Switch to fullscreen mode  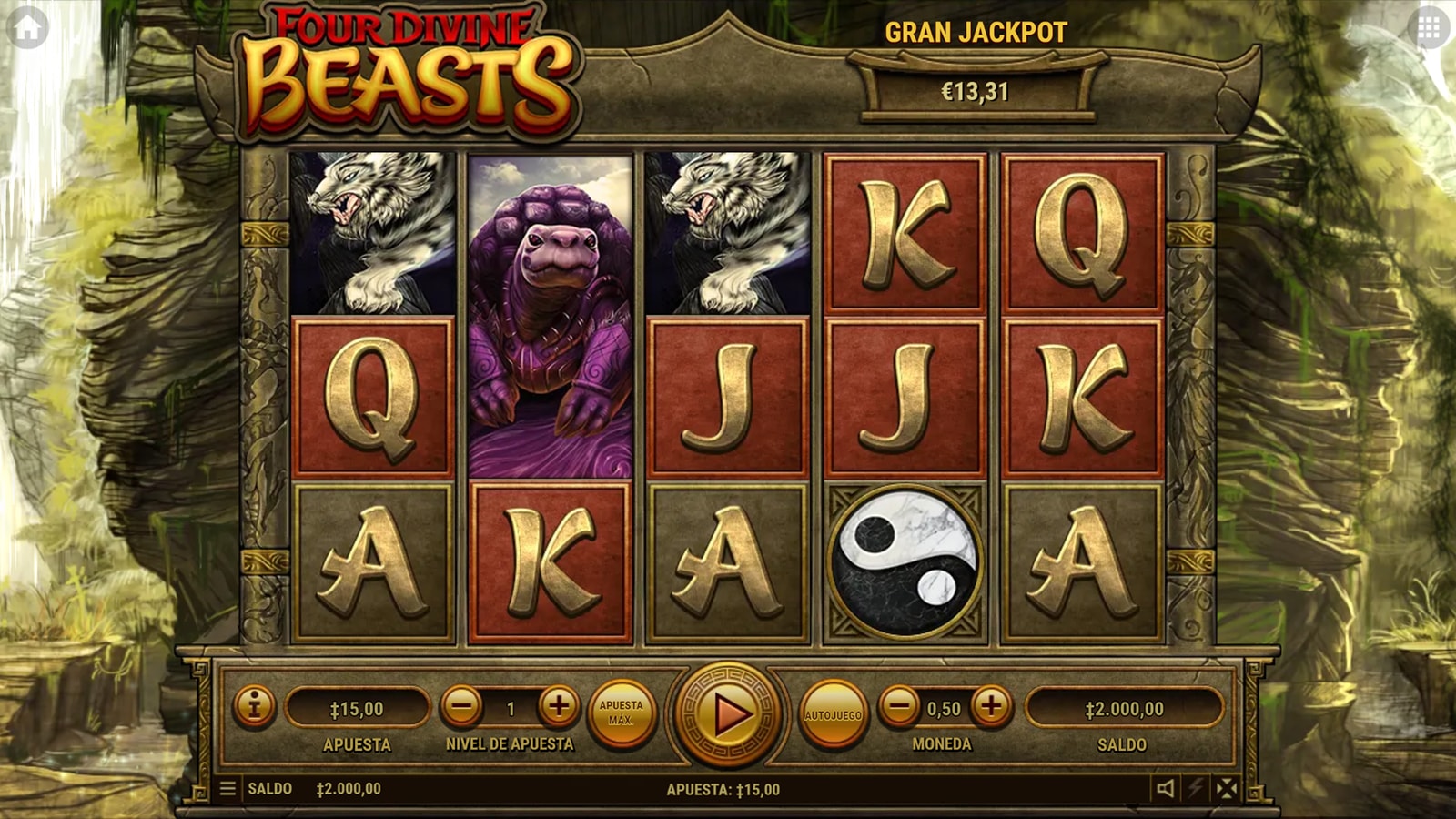tap(1227, 788)
